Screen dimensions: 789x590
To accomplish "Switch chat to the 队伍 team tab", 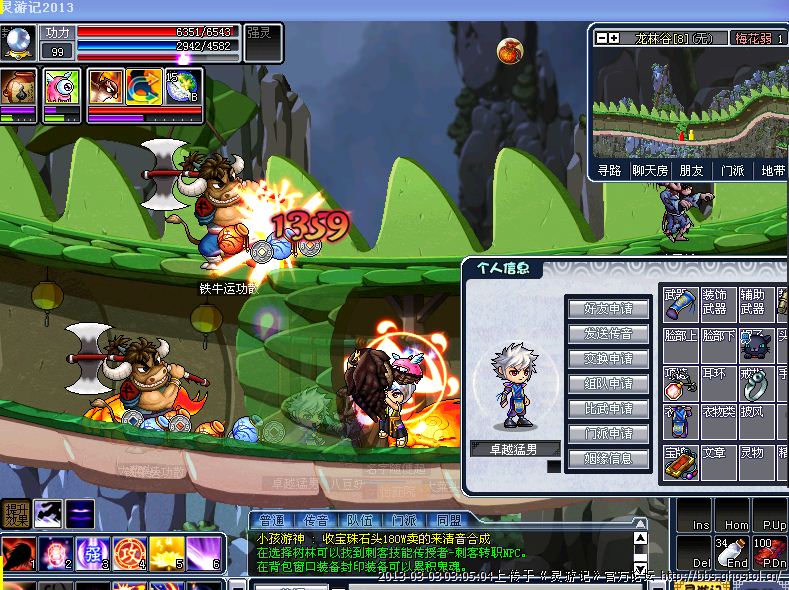I will coord(360,521).
